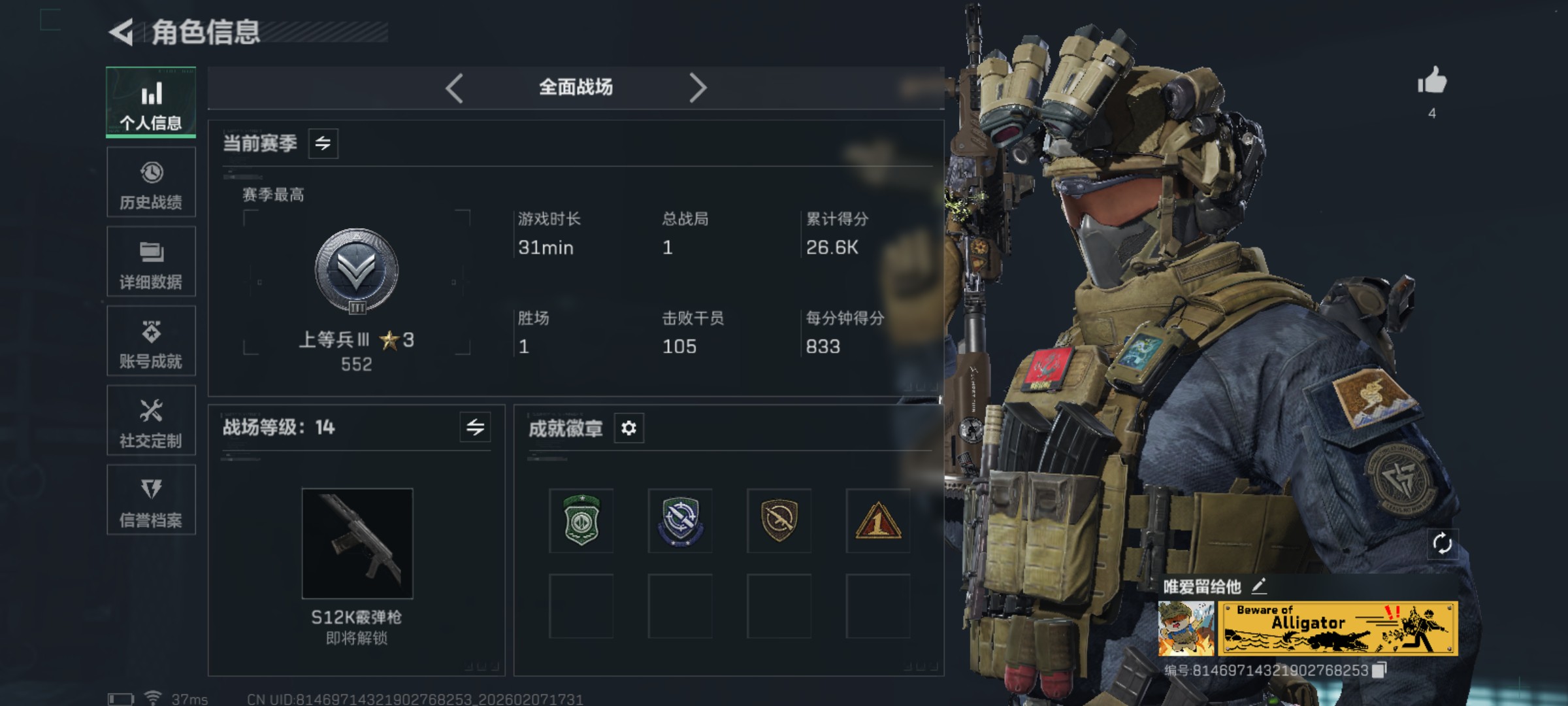Select the 社交定制 tab

point(151,421)
